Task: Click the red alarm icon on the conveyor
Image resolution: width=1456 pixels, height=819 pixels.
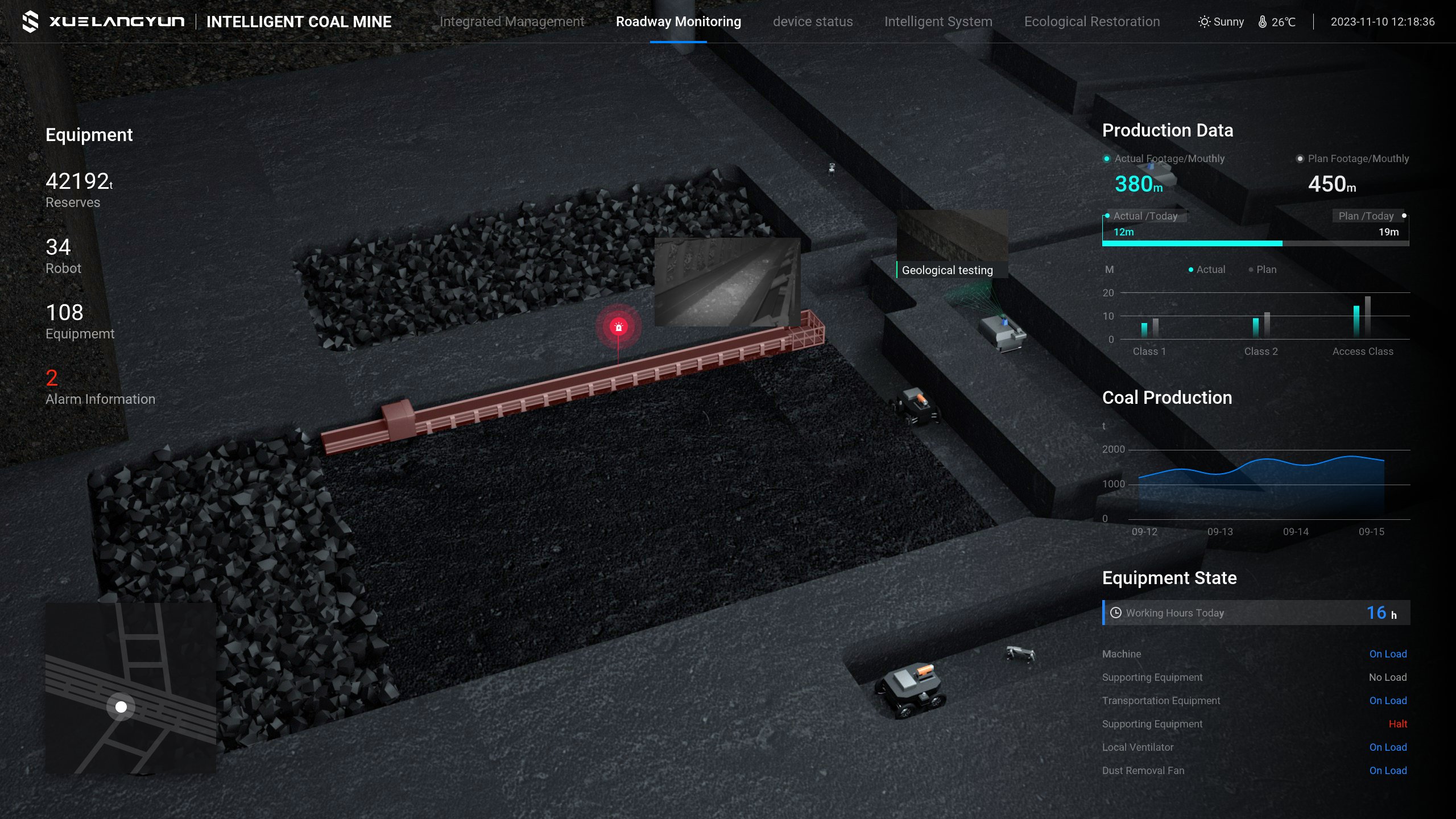Action: click(618, 326)
